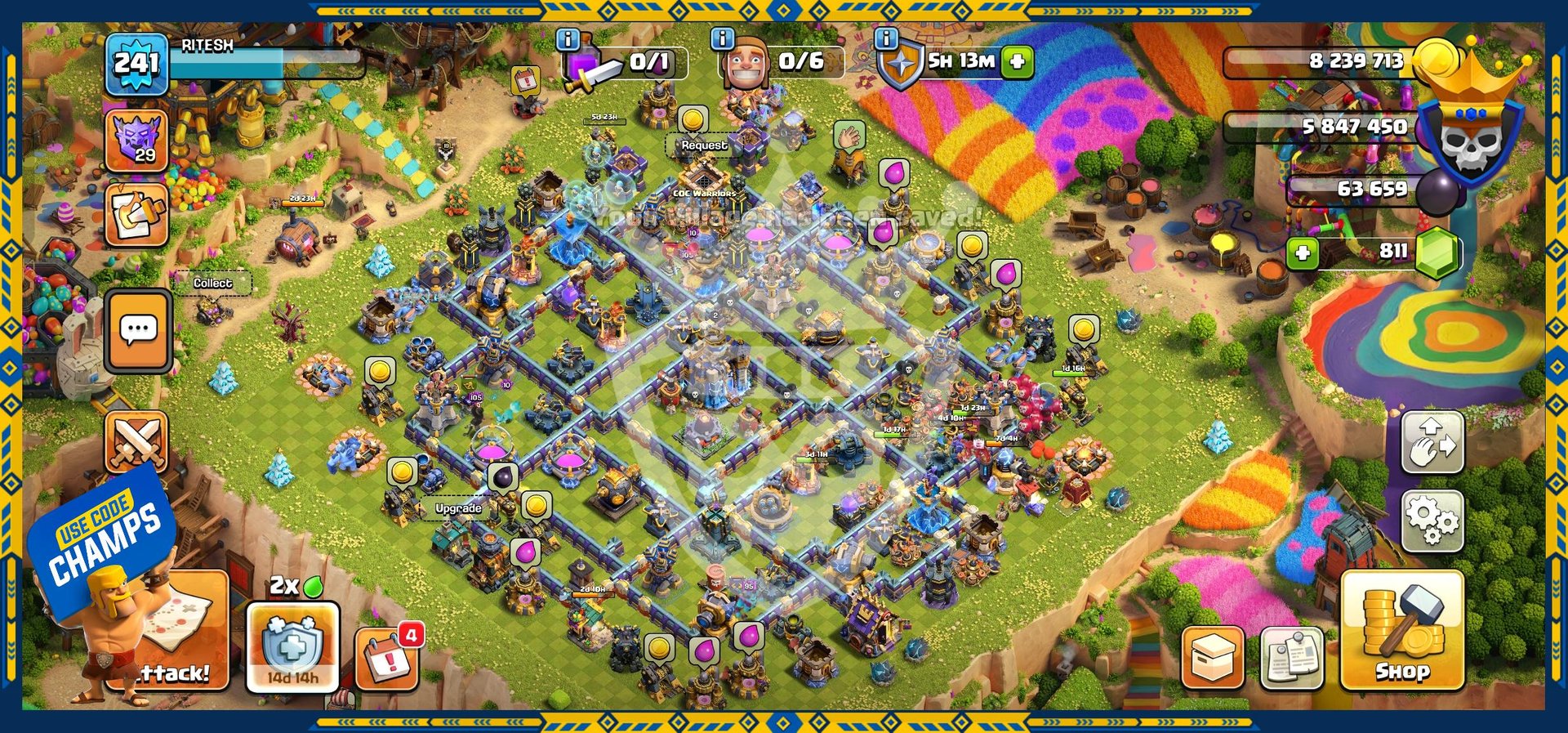Viewport: 1568px width, 733px height.
Task: Buy gems with the green plus
Action: pyautogui.click(x=1303, y=253)
